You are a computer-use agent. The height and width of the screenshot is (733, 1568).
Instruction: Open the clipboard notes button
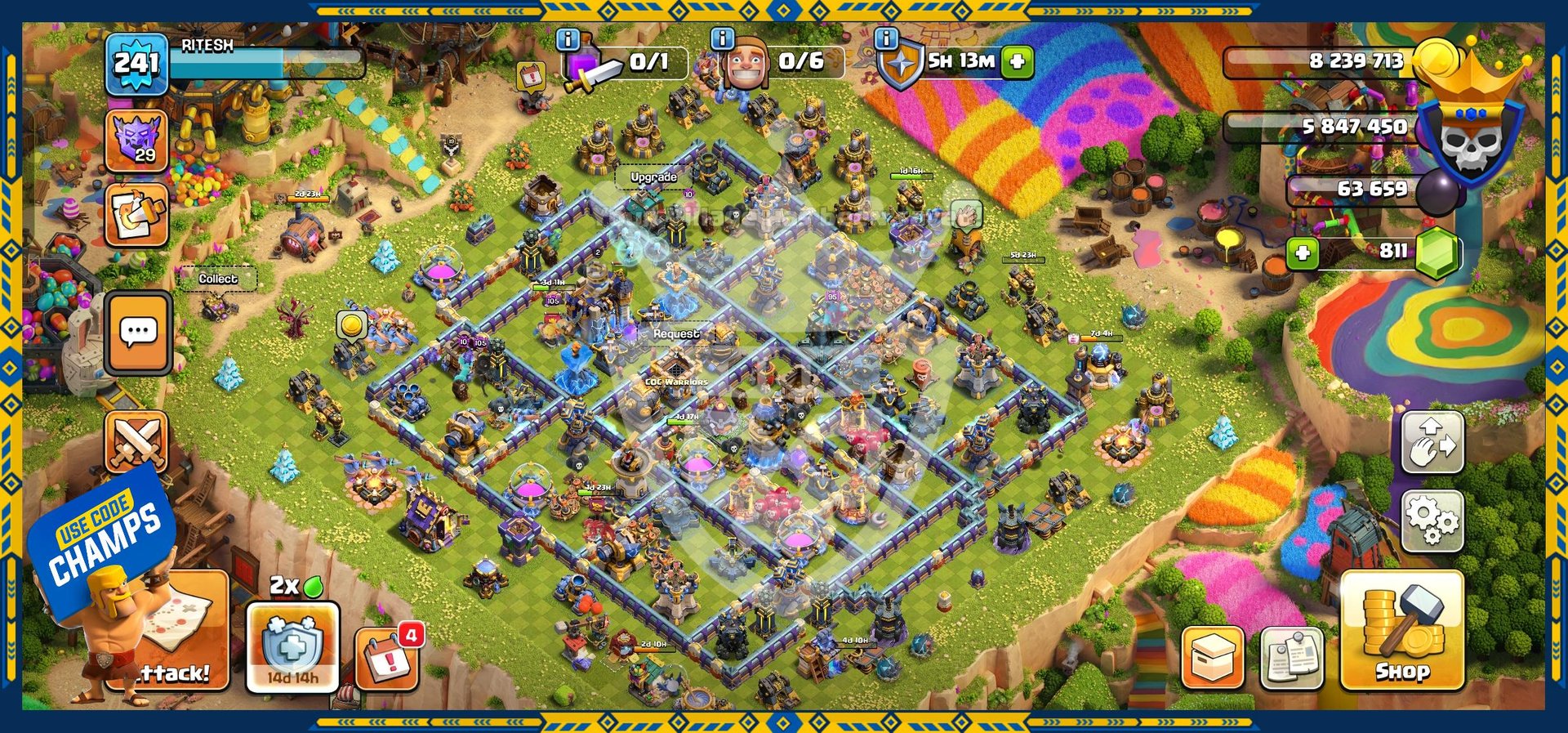pyautogui.click(x=1291, y=658)
